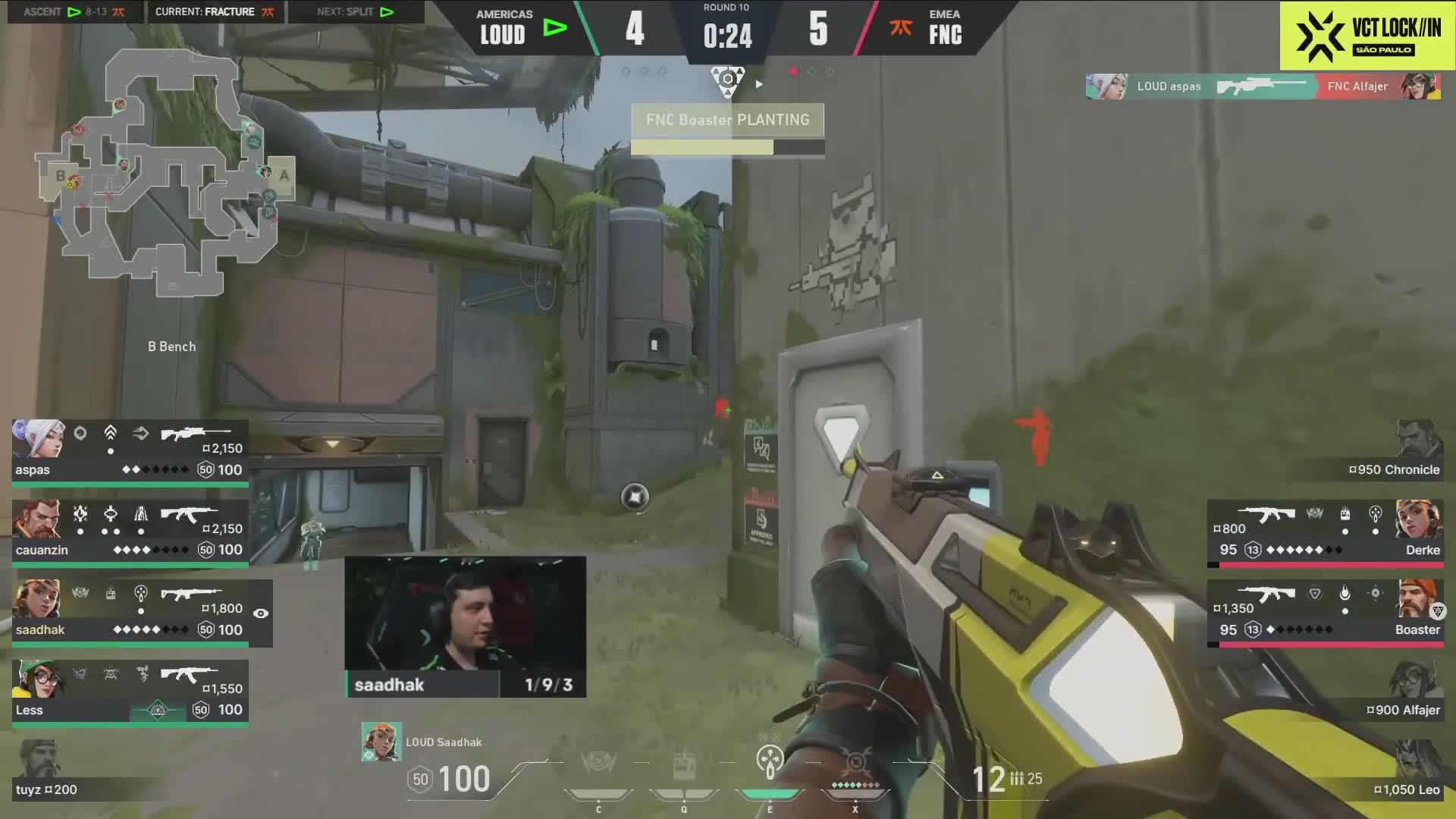
Task: Use the Q ability slot
Action: [x=684, y=766]
